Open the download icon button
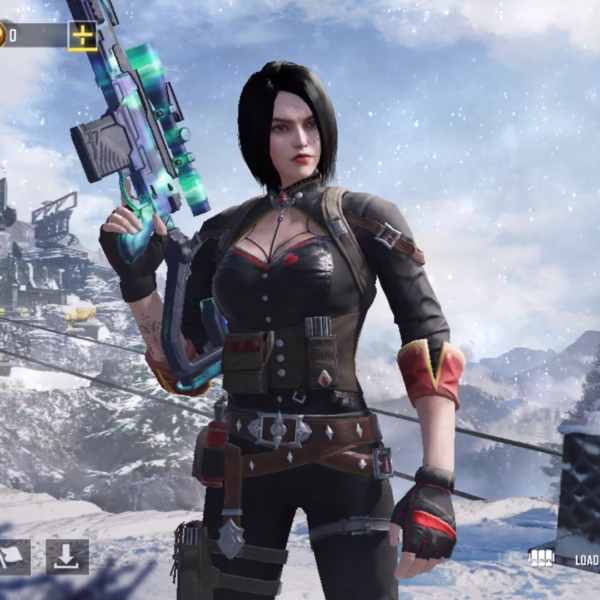Viewport: 600px width, 600px height. [x=67, y=557]
